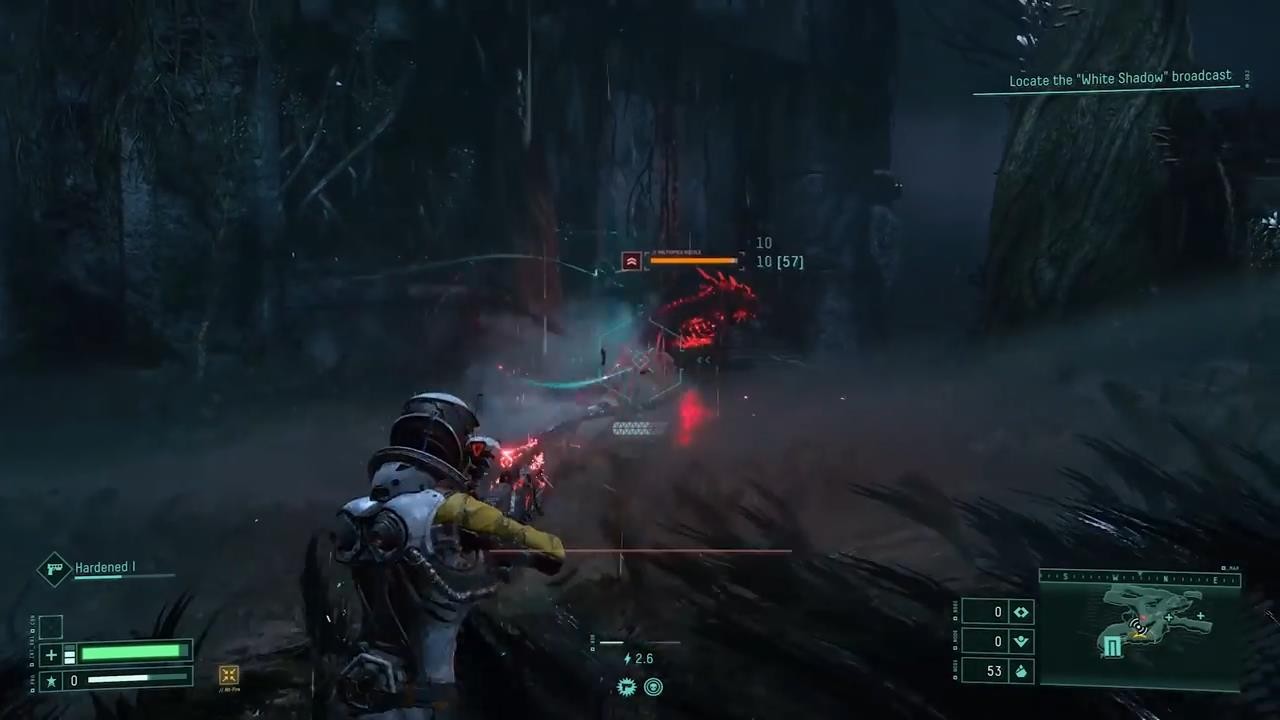1280x720 pixels.
Task: Click the empty square slot above health
Action: (x=51, y=627)
